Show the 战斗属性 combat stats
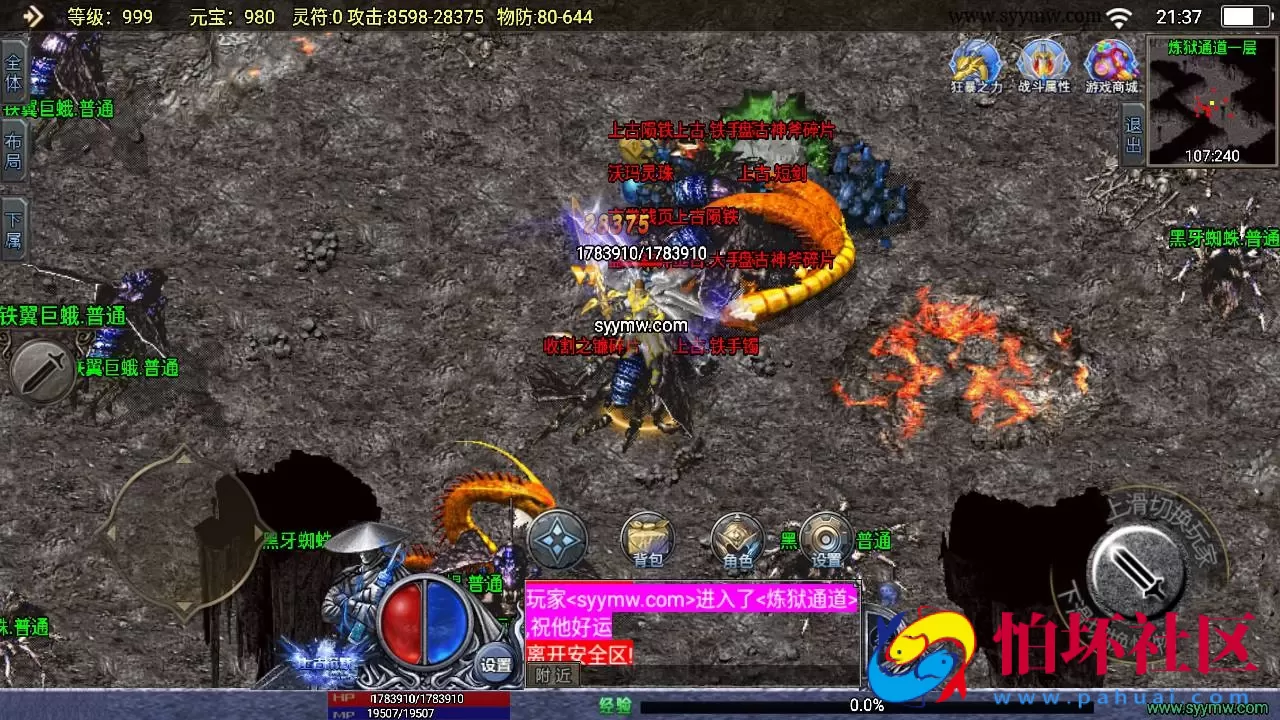 click(x=1043, y=65)
